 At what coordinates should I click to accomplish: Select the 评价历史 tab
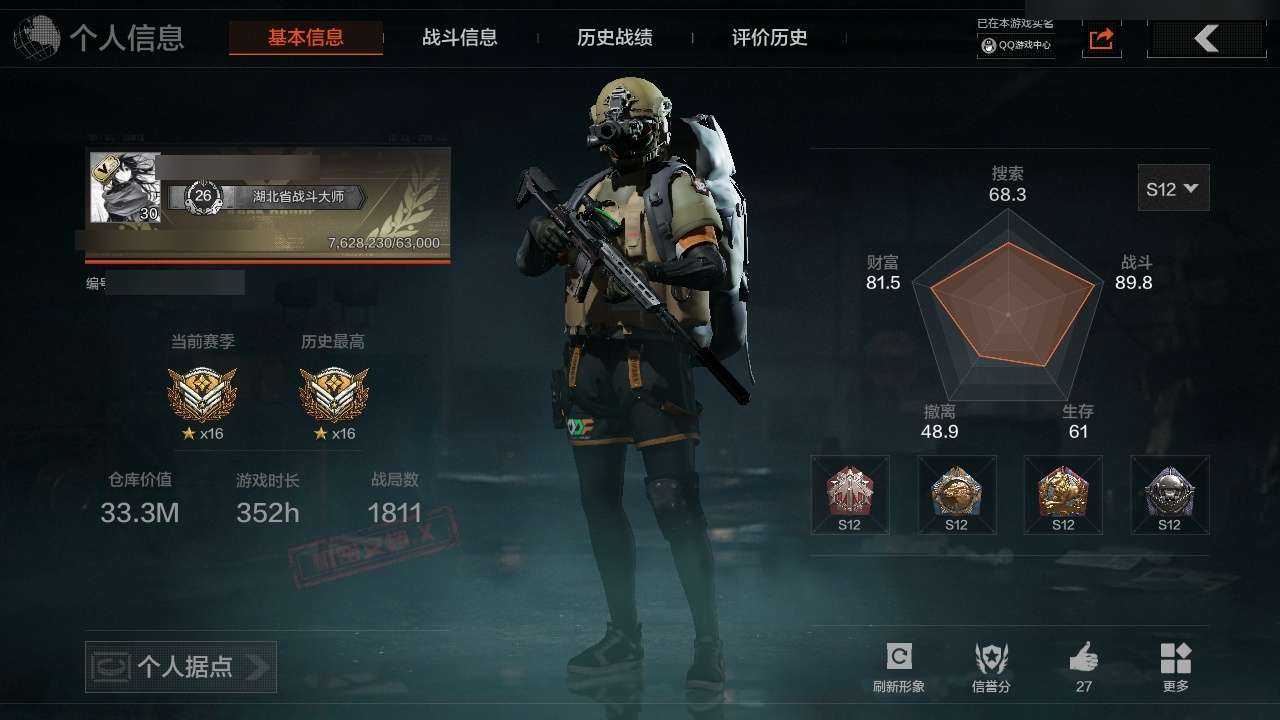770,38
